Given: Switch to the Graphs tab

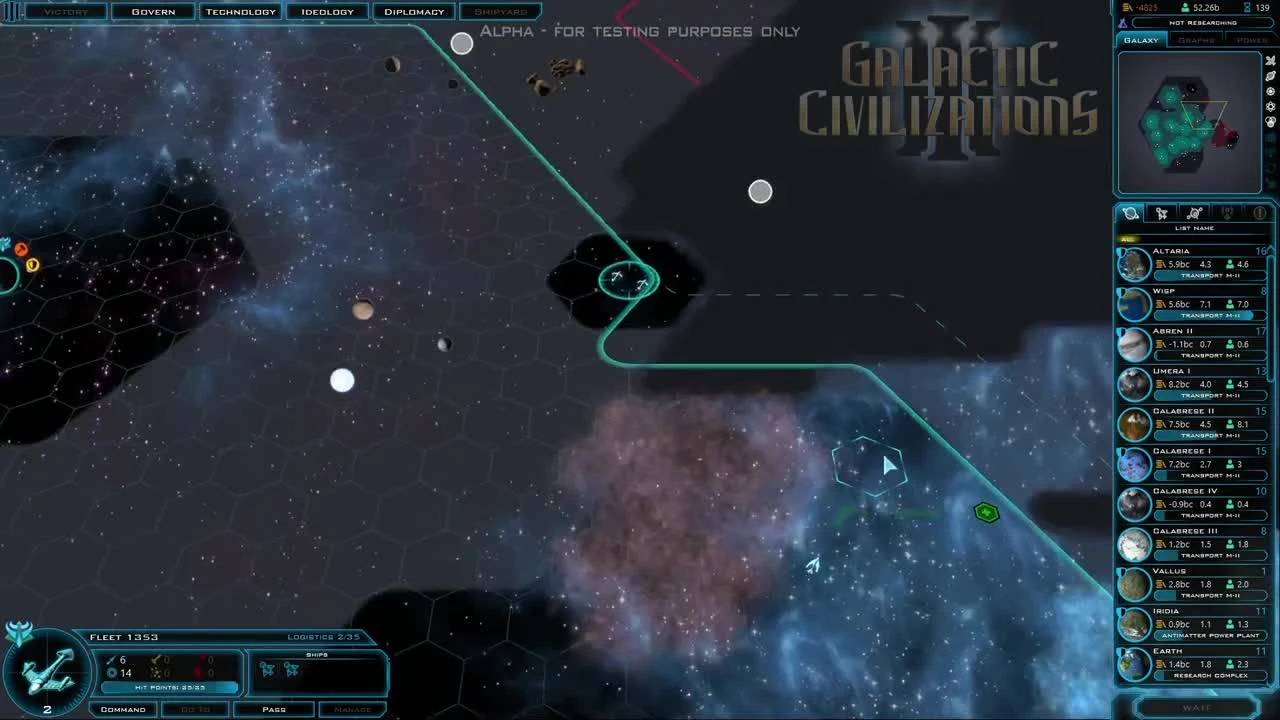Looking at the screenshot, I should click(1196, 39).
